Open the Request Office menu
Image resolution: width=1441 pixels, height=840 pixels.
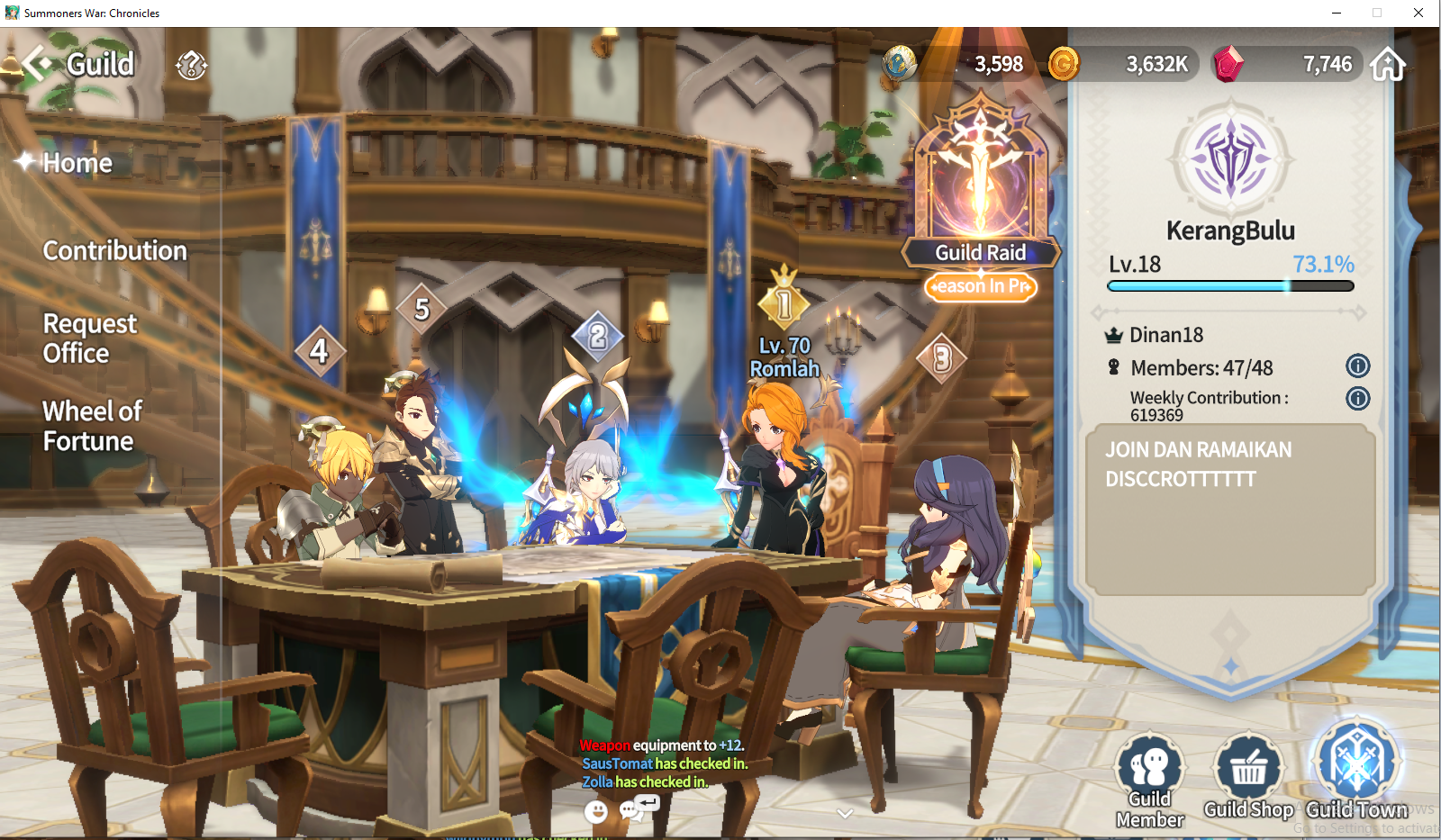pos(89,339)
